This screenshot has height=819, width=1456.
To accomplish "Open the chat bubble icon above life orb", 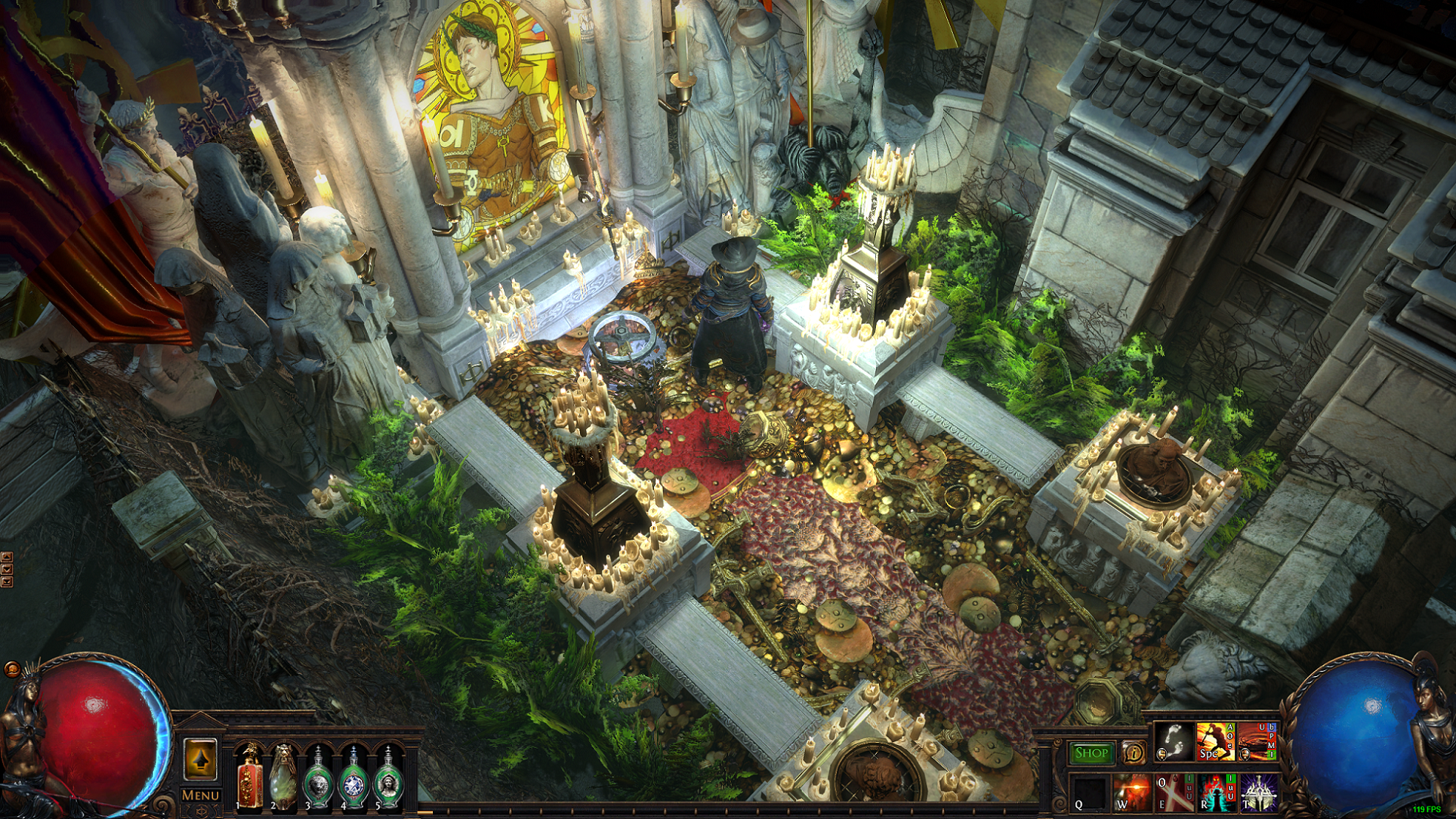I will click(x=12, y=668).
